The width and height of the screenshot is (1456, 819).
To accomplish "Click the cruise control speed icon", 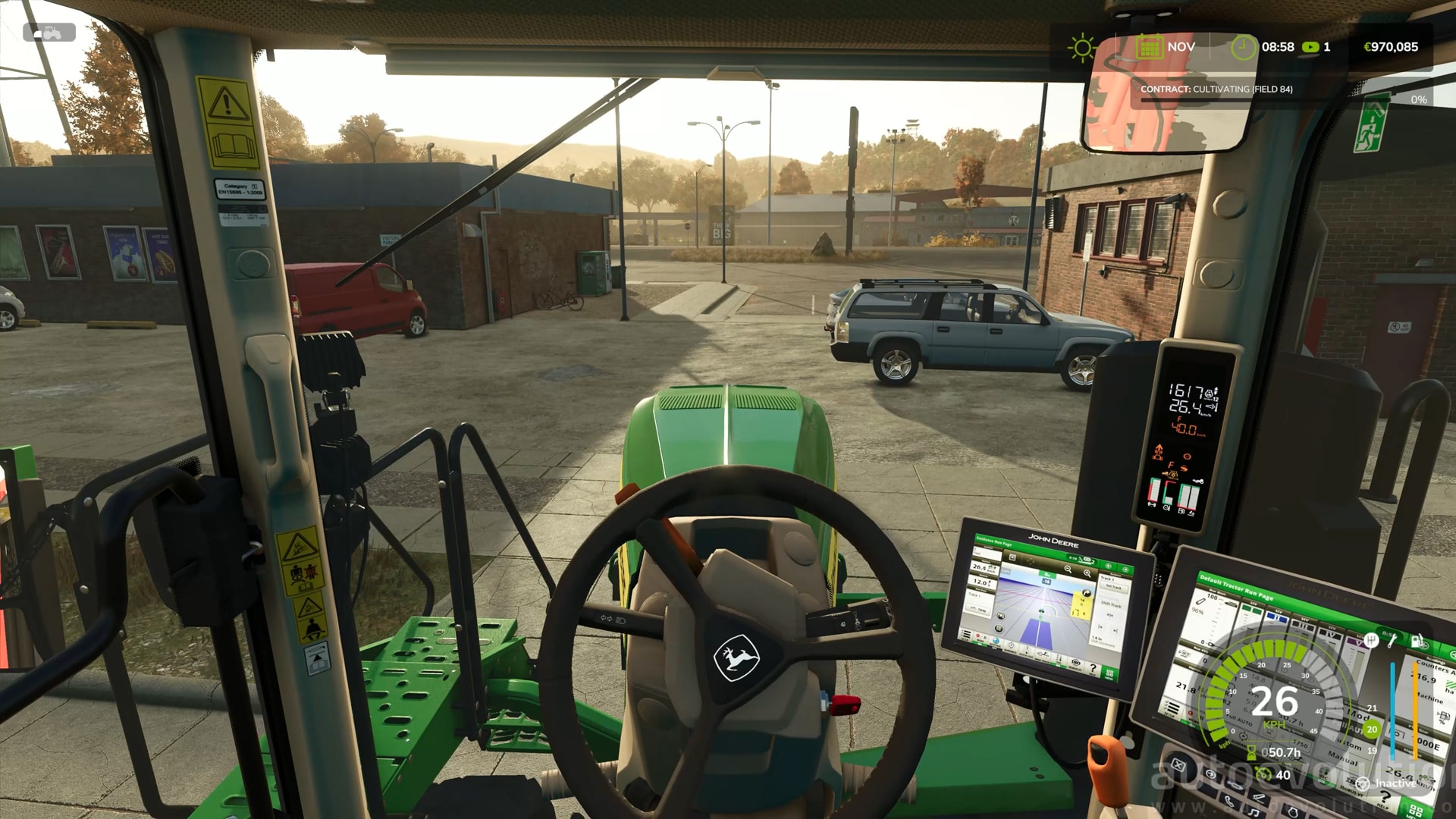I will tap(1263, 774).
